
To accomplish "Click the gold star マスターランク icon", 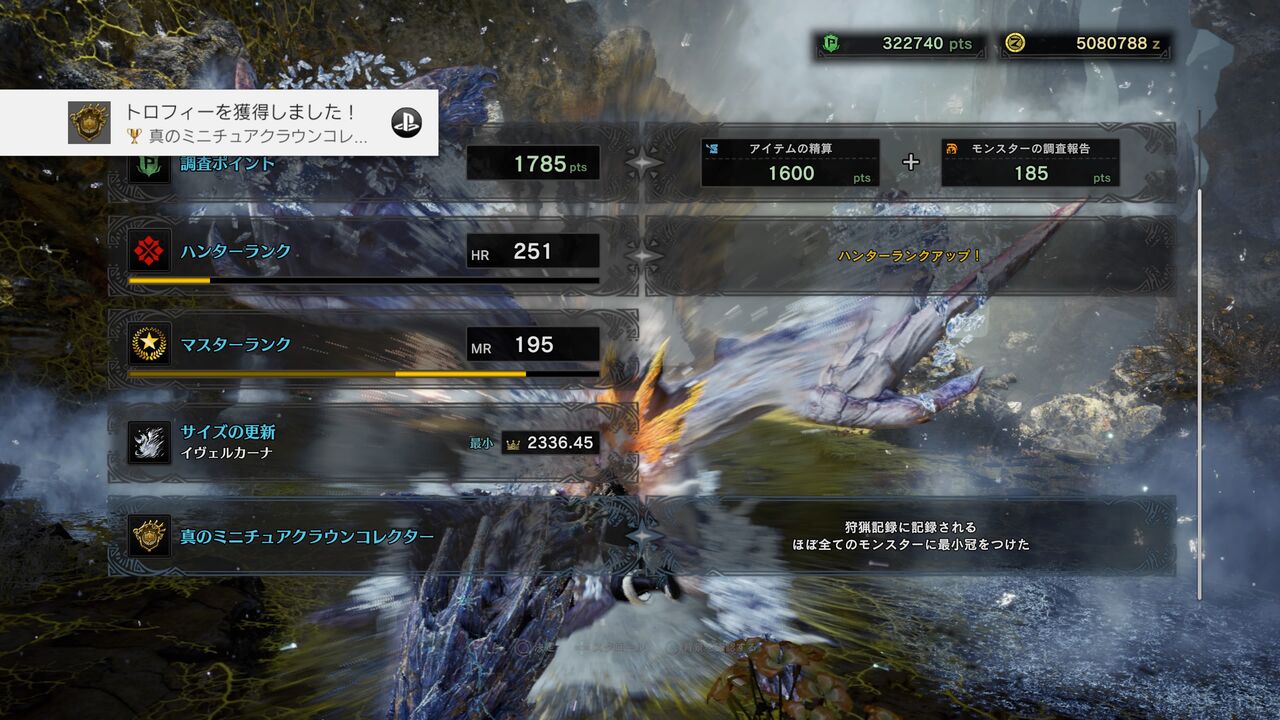I will (x=148, y=345).
